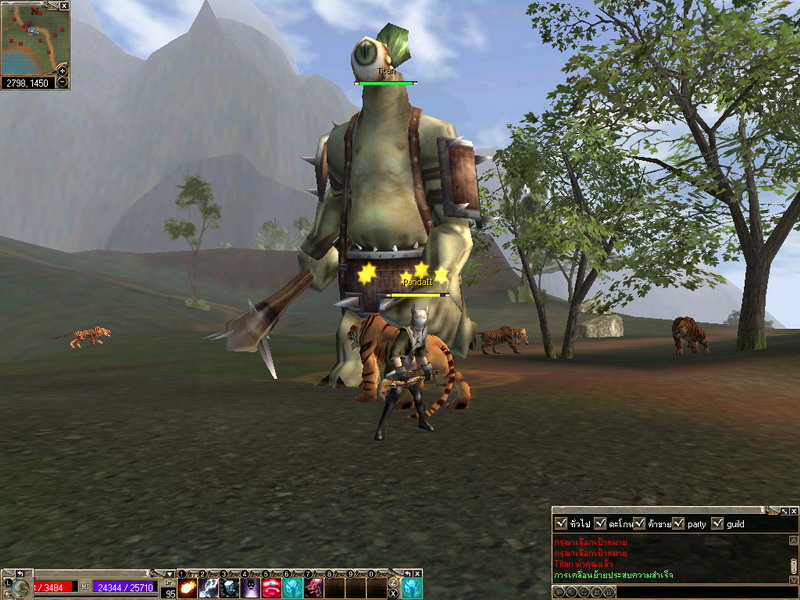Zoom in the minimap with plus button
800x600 pixels.
63,71
